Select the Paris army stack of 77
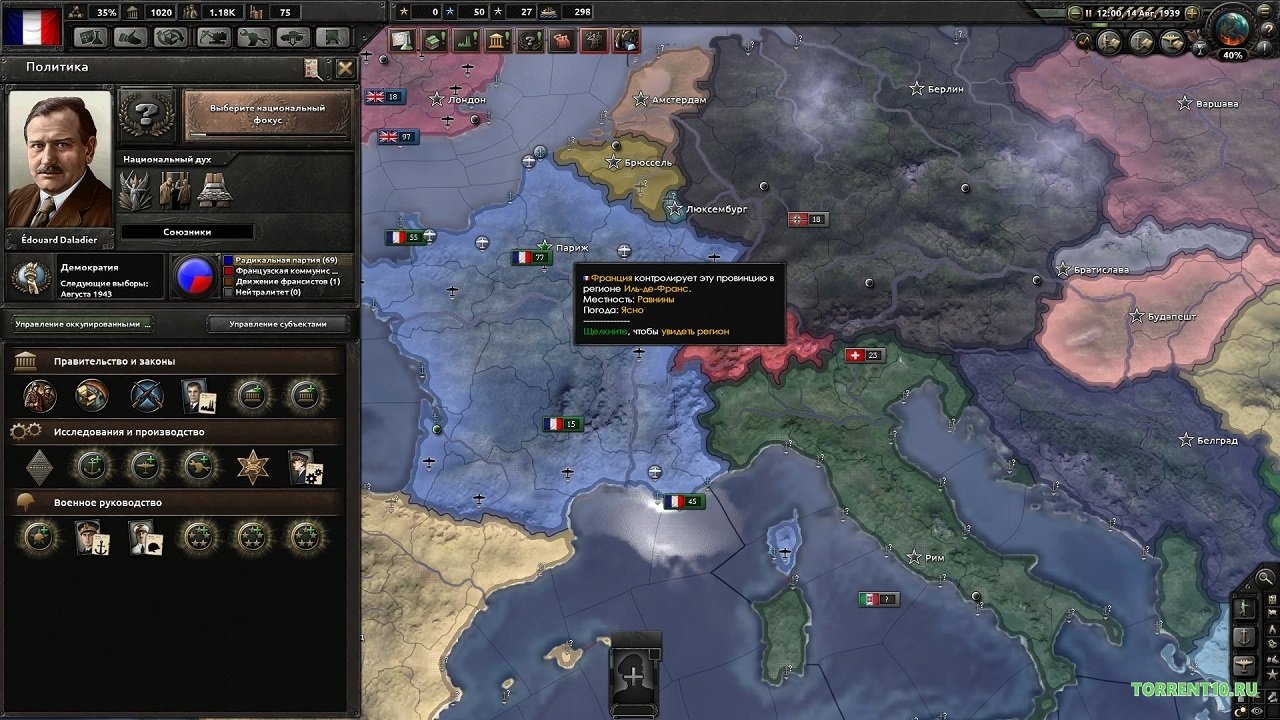Screen dimensions: 1280x720 point(532,258)
